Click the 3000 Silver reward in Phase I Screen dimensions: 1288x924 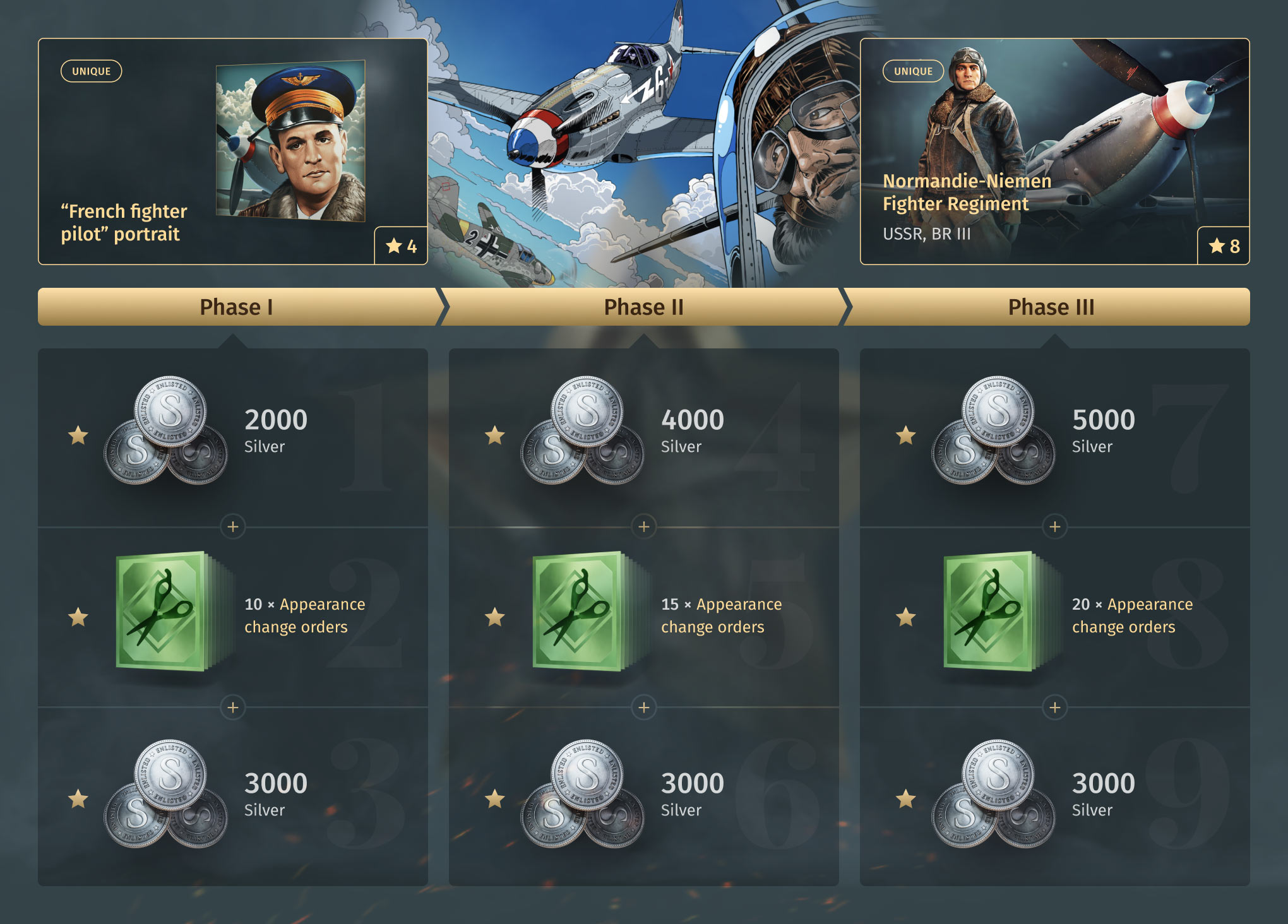tap(232, 797)
